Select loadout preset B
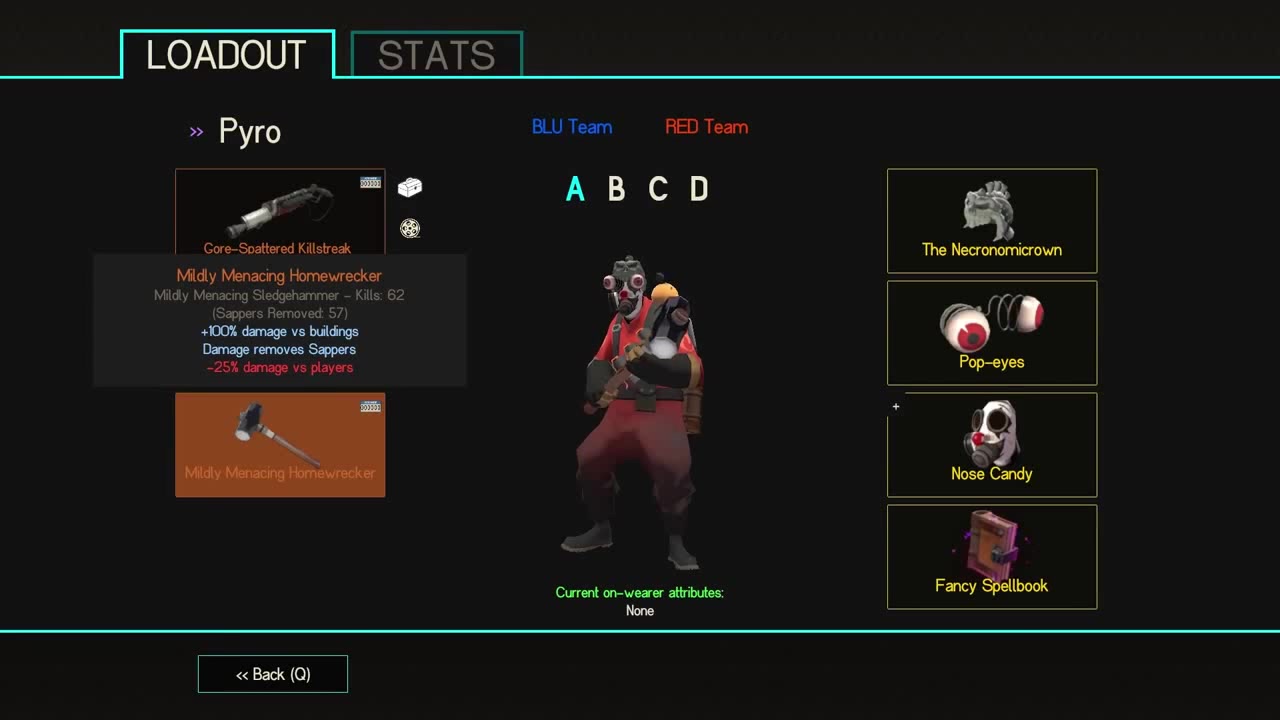 [616, 189]
